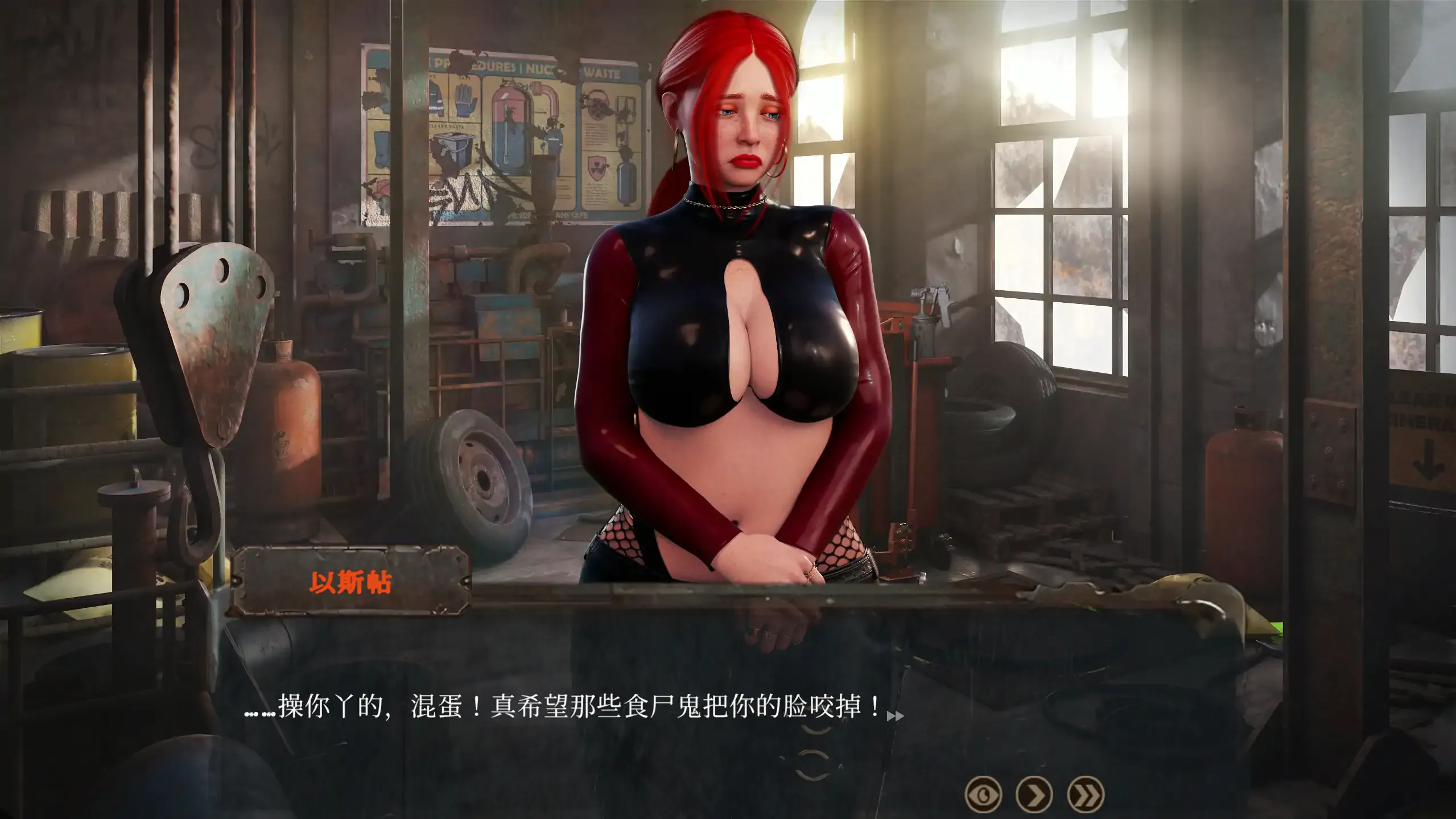This screenshot has width=1456, height=819.
Task: Skip ahead using the double-arrow button
Action: 1086,793
